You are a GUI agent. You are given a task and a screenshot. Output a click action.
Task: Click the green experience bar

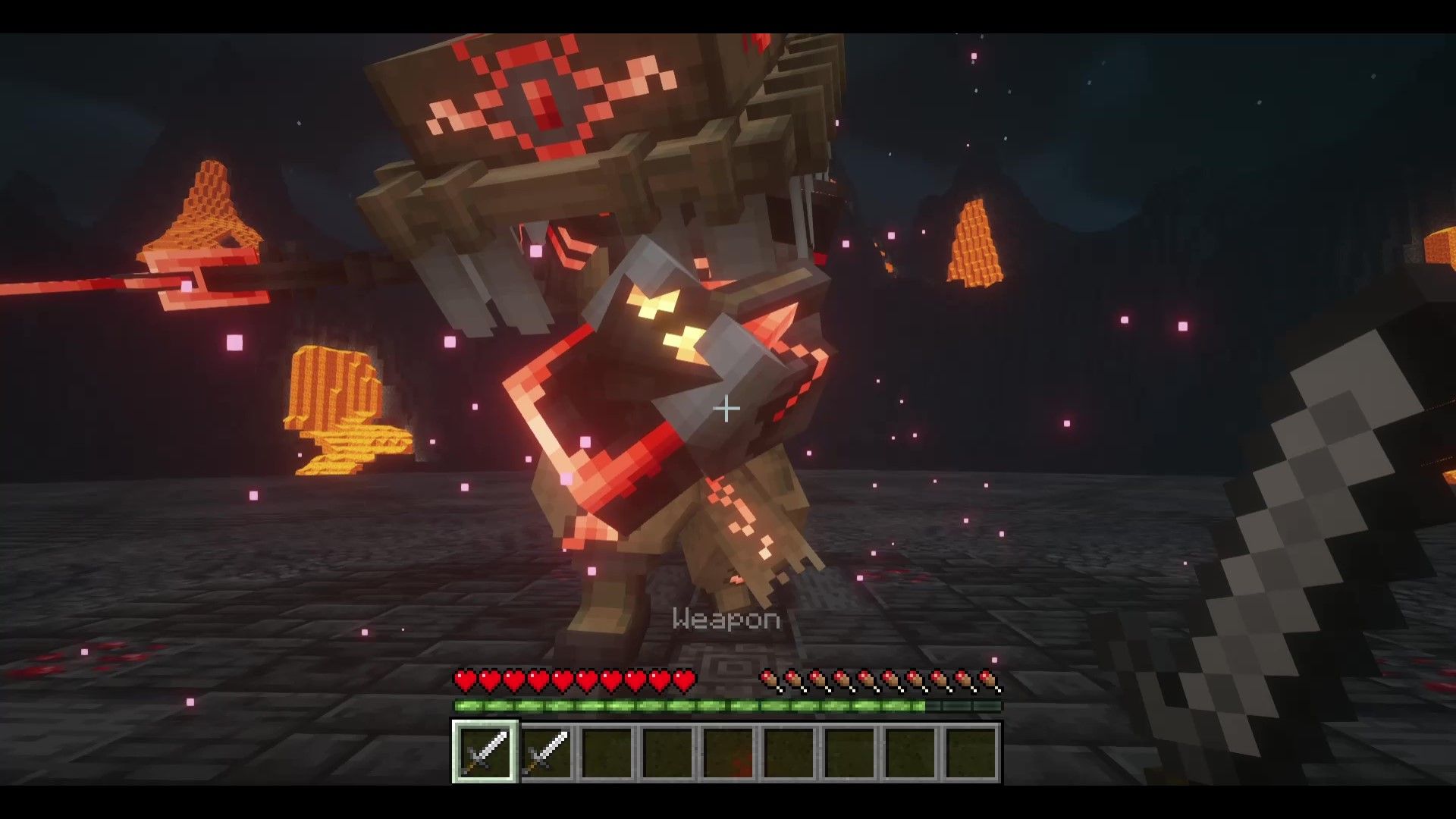[682, 704]
